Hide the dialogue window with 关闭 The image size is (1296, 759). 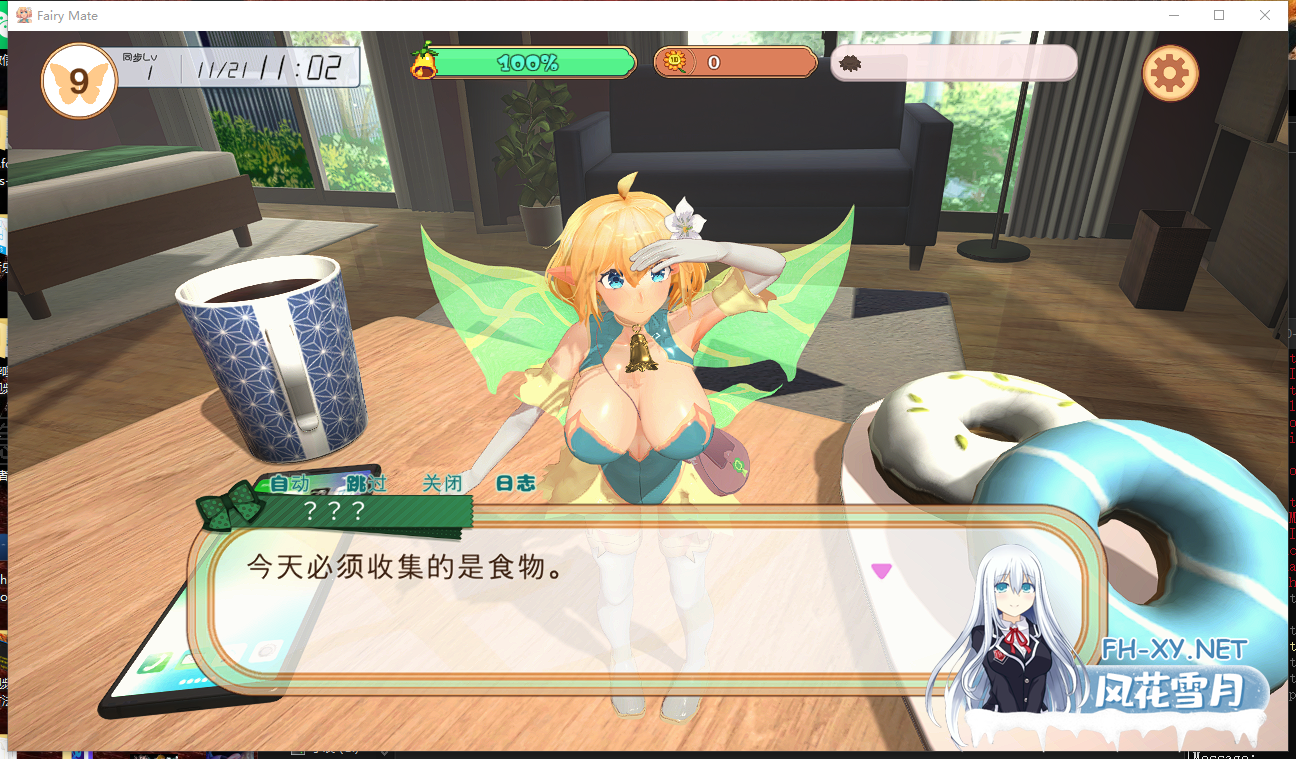441,483
